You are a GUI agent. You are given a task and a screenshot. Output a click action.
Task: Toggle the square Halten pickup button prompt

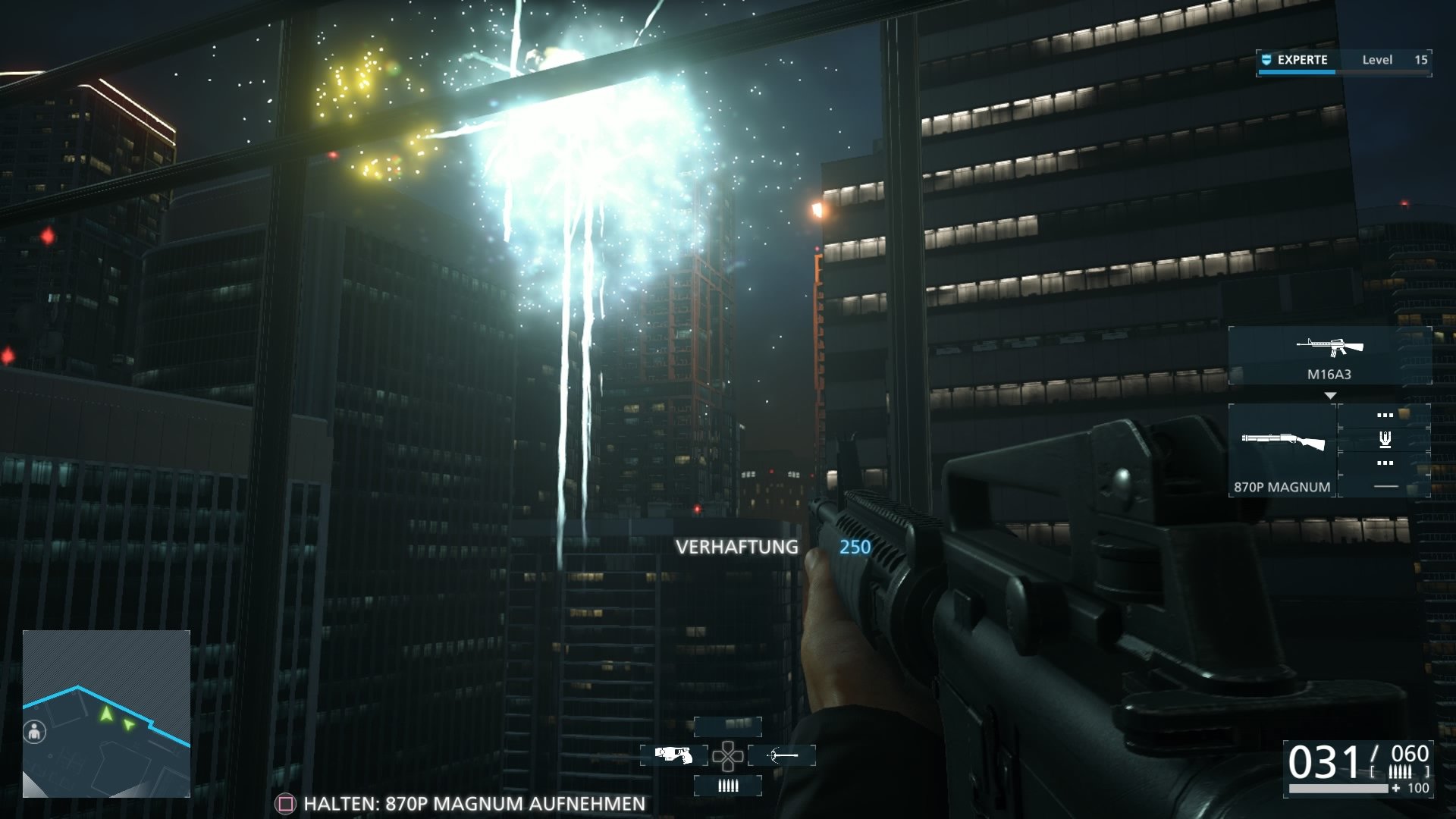(285, 802)
